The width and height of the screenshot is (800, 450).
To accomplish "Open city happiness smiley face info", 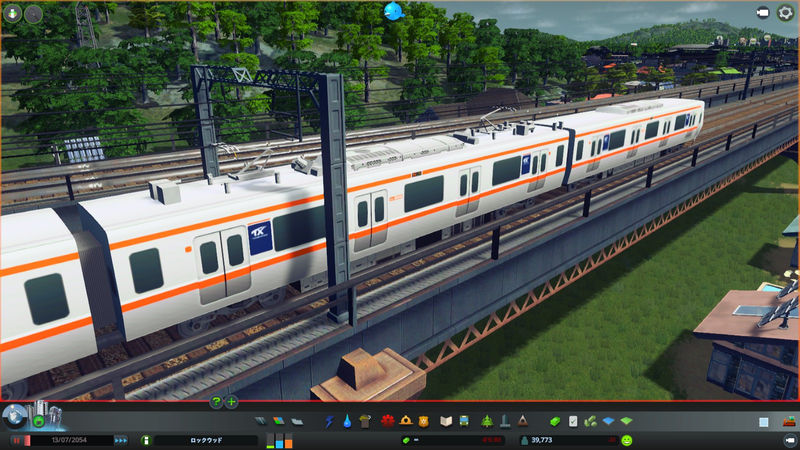I will coord(626,440).
